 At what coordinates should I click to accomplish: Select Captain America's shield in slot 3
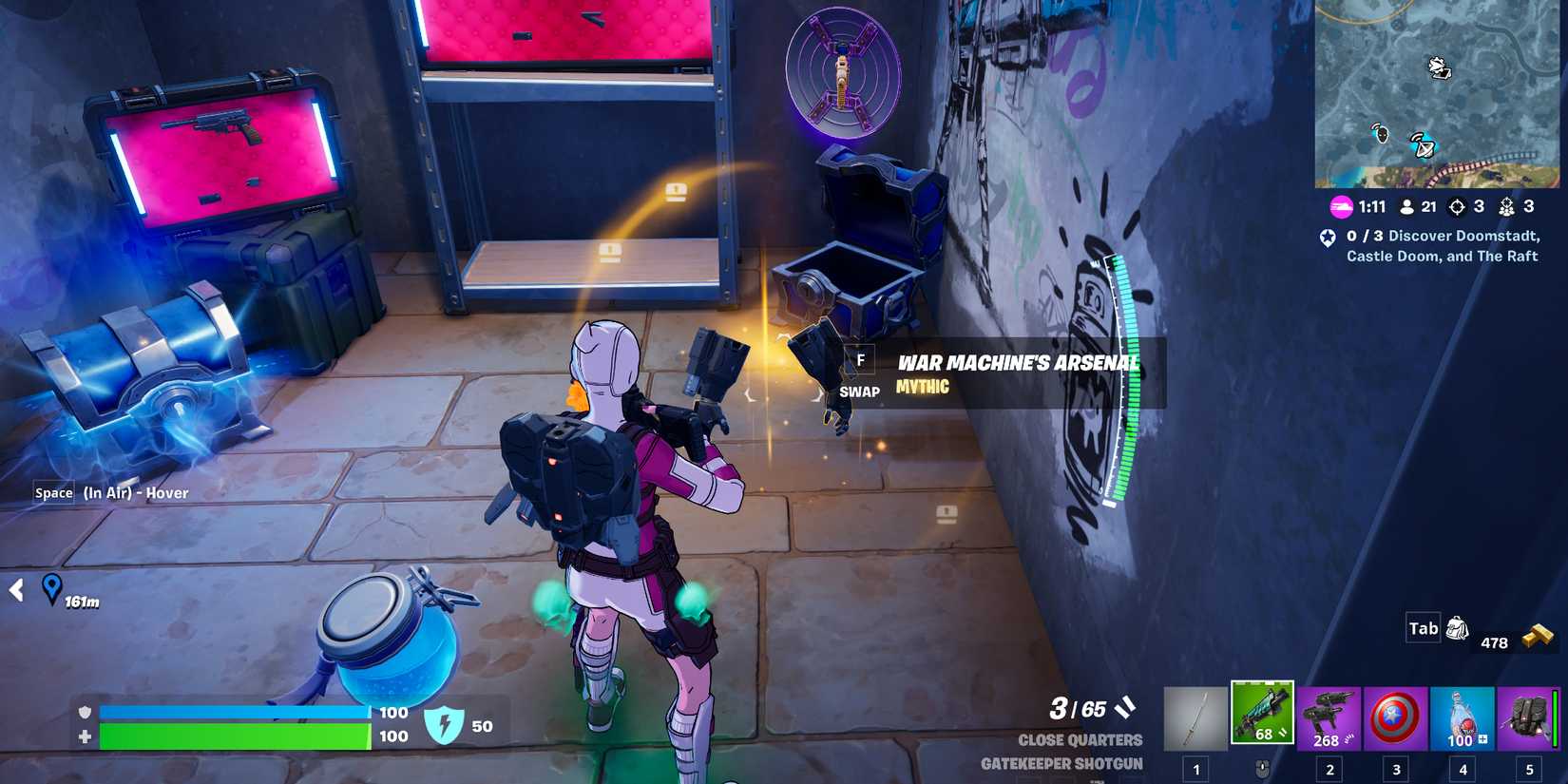coord(1395,717)
